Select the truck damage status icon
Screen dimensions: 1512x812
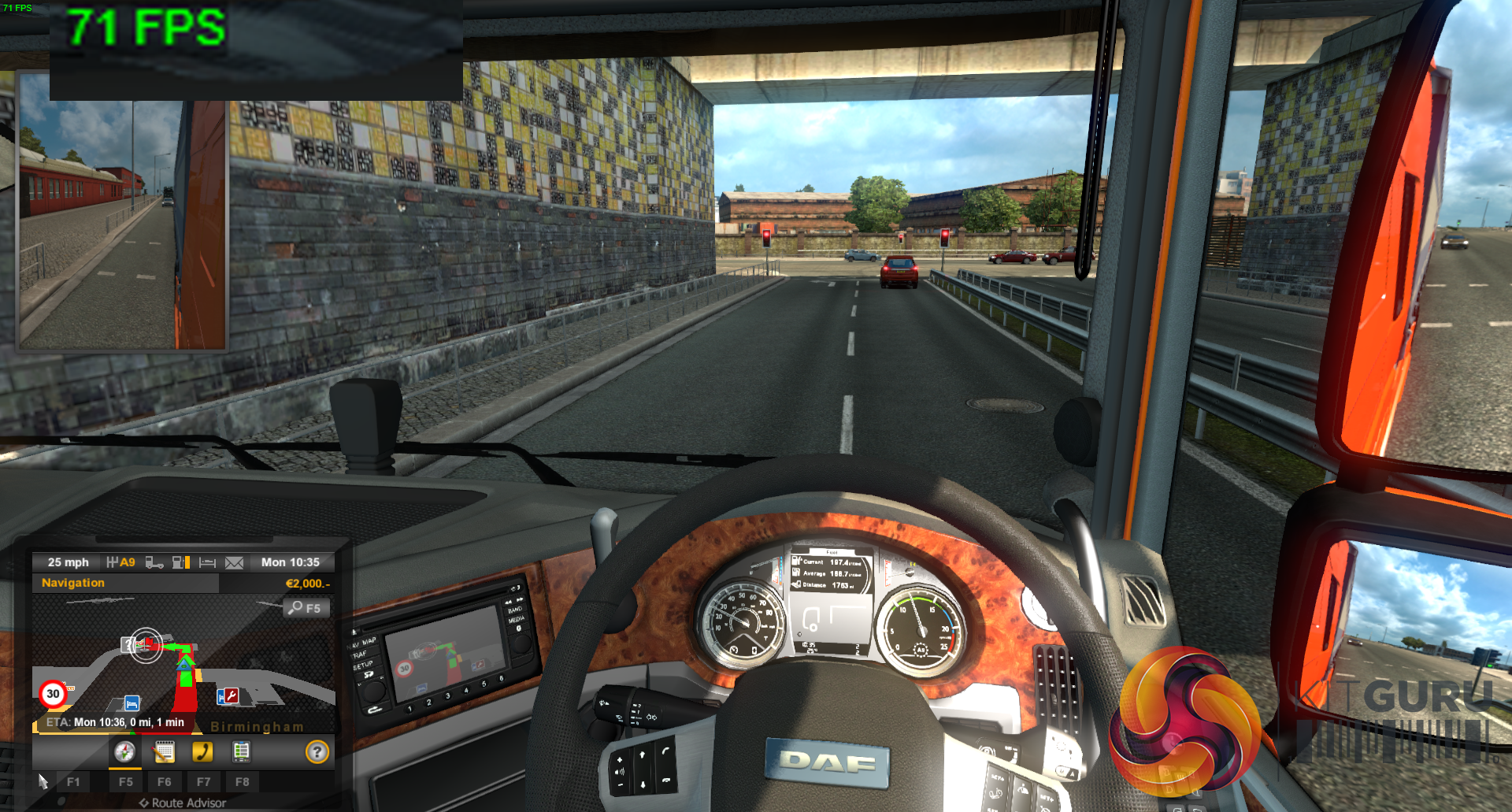[154, 562]
